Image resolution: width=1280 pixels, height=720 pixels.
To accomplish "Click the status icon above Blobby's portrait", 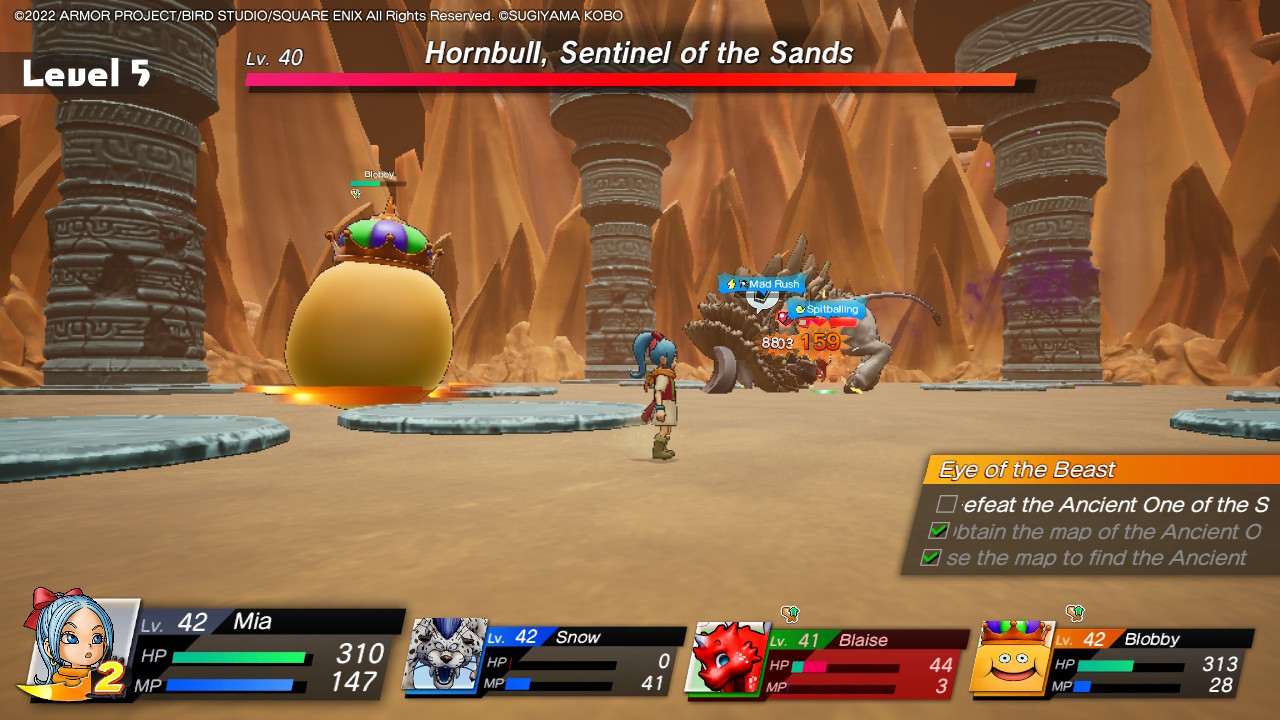I will (x=1072, y=613).
